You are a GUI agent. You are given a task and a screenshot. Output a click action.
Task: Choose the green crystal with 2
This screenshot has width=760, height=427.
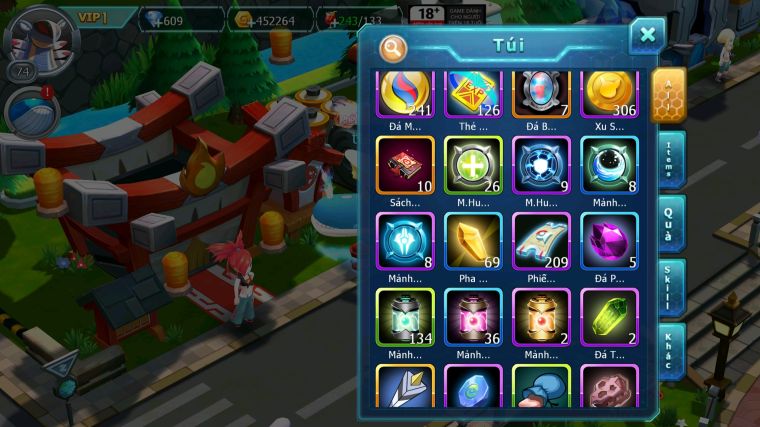(x=609, y=318)
